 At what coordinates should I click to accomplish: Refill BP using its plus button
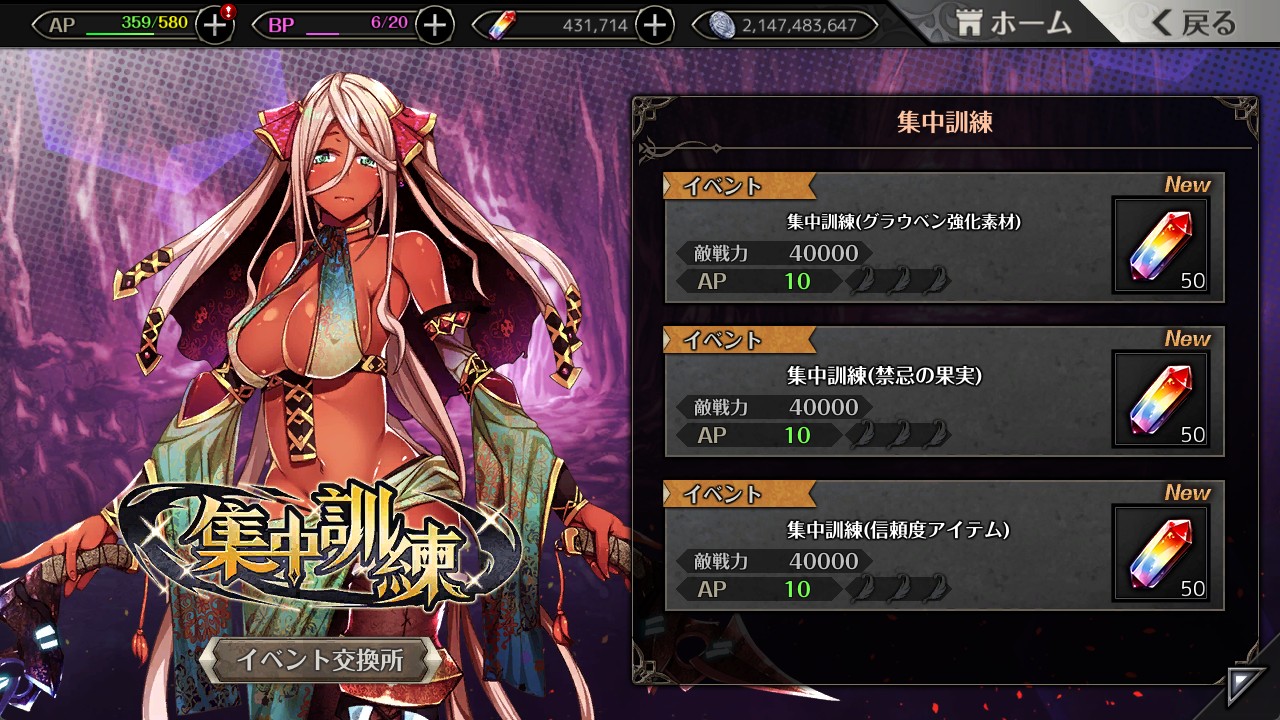pyautogui.click(x=434, y=25)
